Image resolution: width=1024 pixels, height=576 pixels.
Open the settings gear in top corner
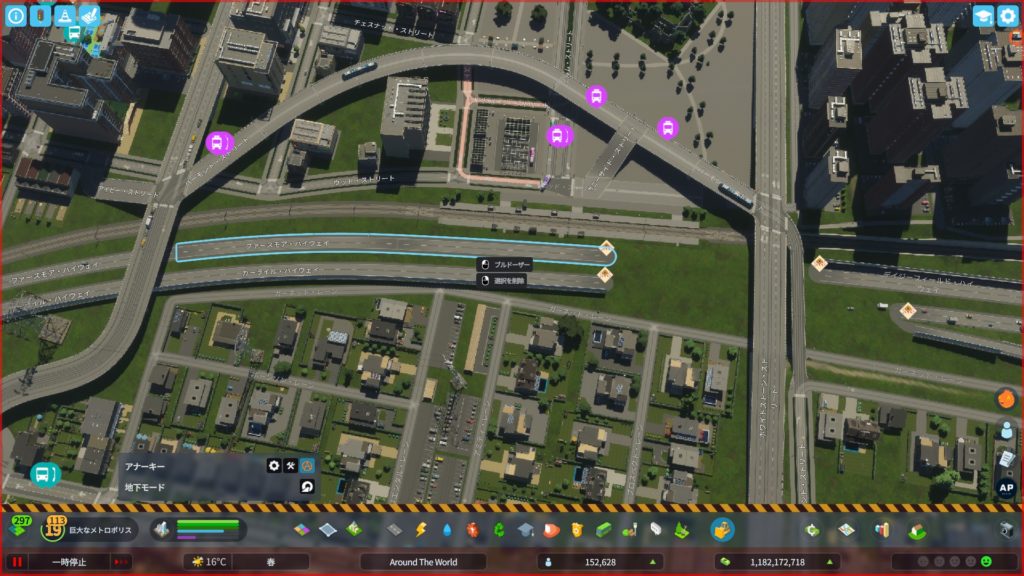click(x=1007, y=16)
